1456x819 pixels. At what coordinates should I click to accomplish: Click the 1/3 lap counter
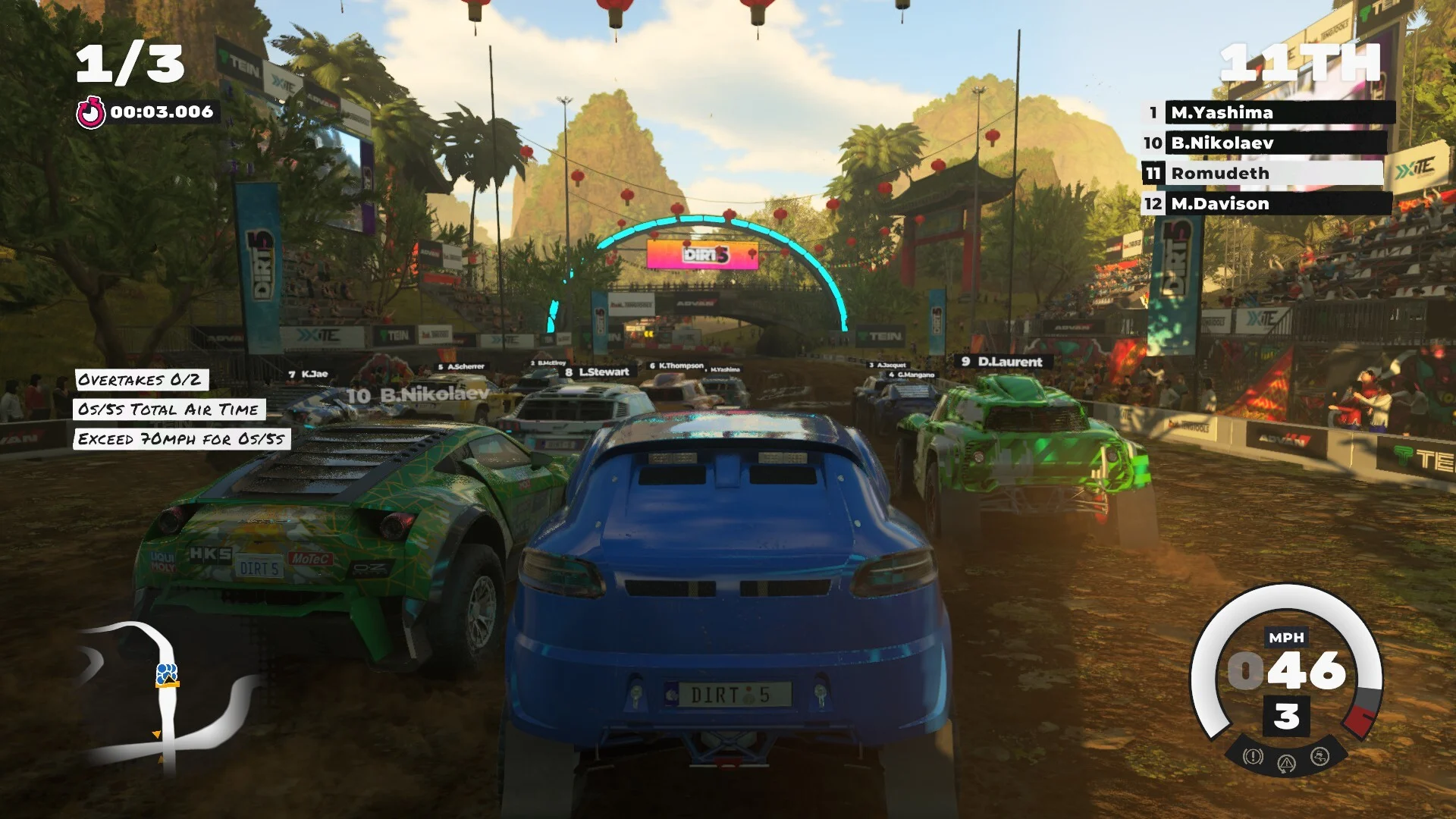[x=129, y=61]
